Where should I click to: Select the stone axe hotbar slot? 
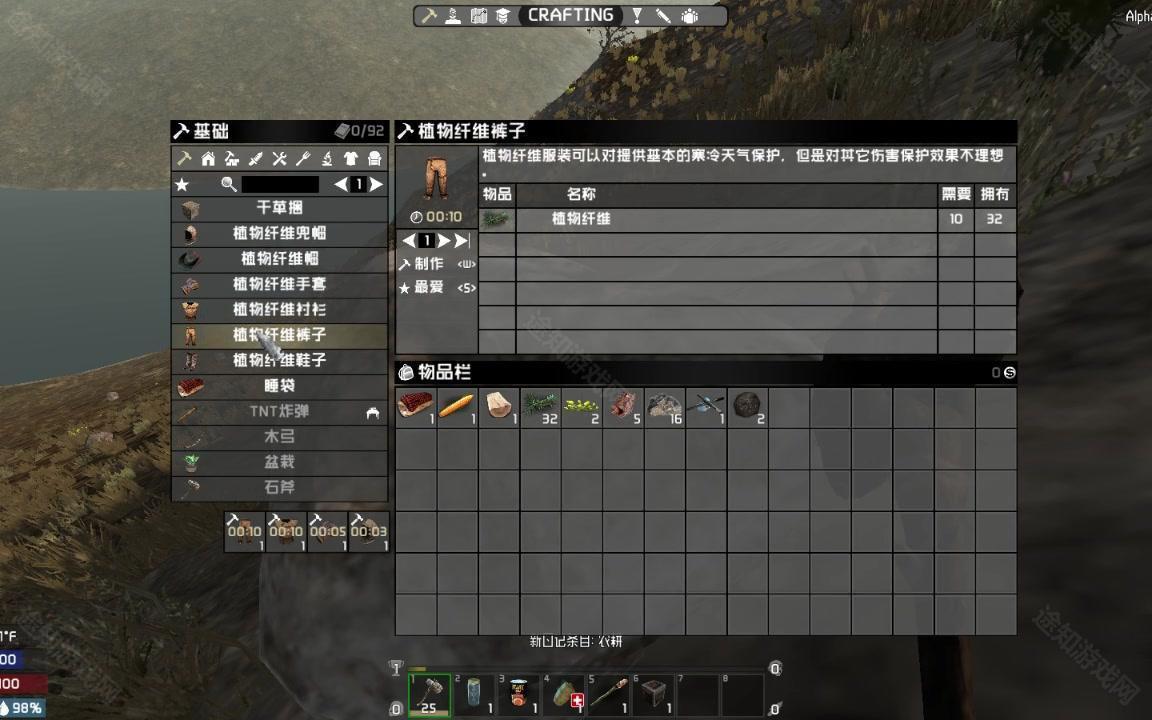point(429,694)
